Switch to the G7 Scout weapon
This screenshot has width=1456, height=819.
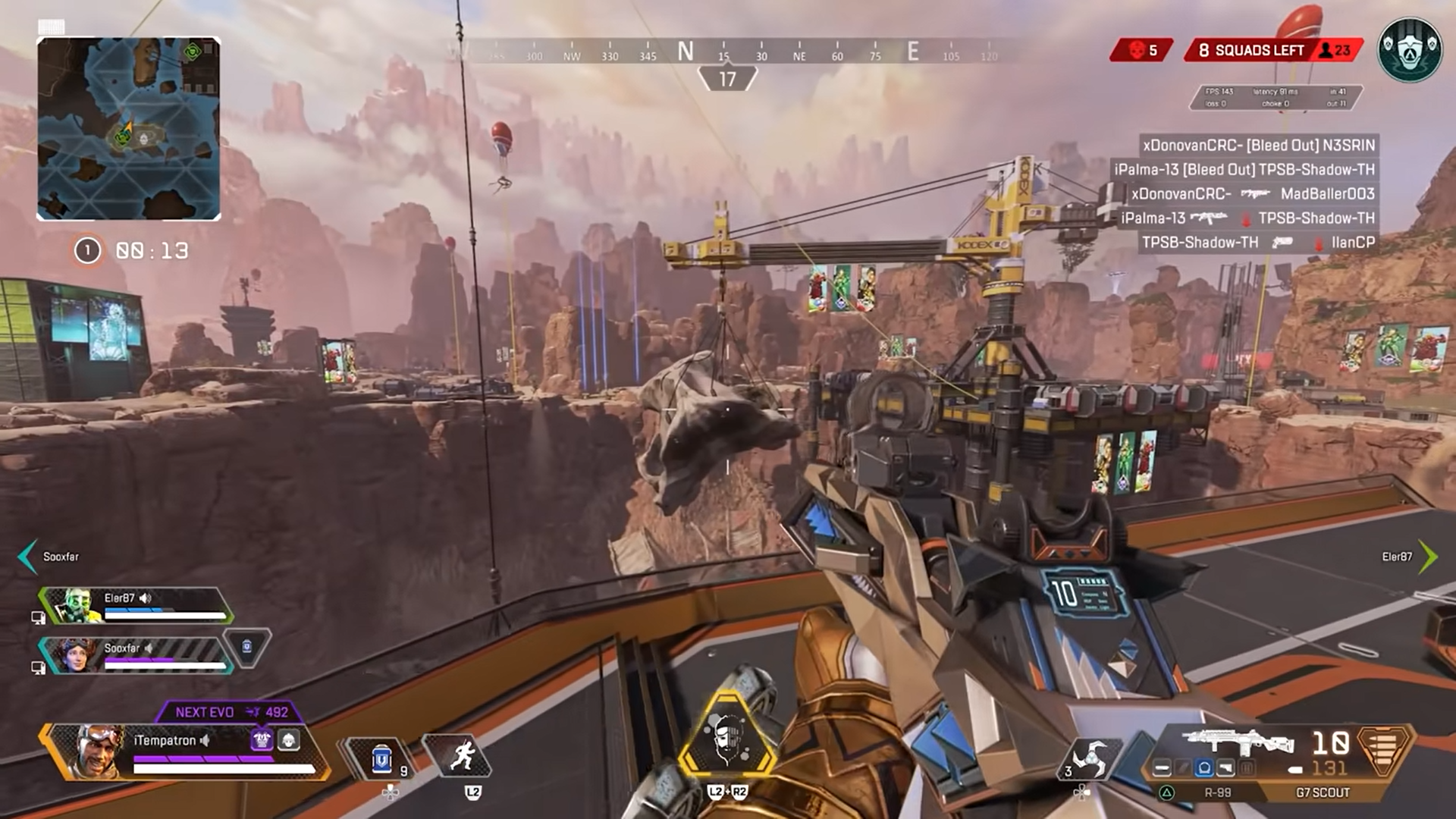1323,792
